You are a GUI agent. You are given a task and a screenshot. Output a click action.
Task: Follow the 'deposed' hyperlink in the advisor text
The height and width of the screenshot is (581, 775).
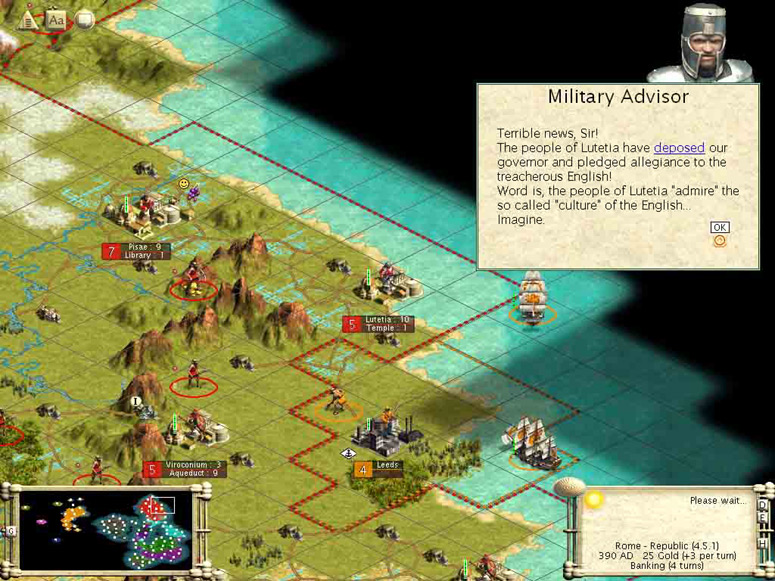click(679, 148)
